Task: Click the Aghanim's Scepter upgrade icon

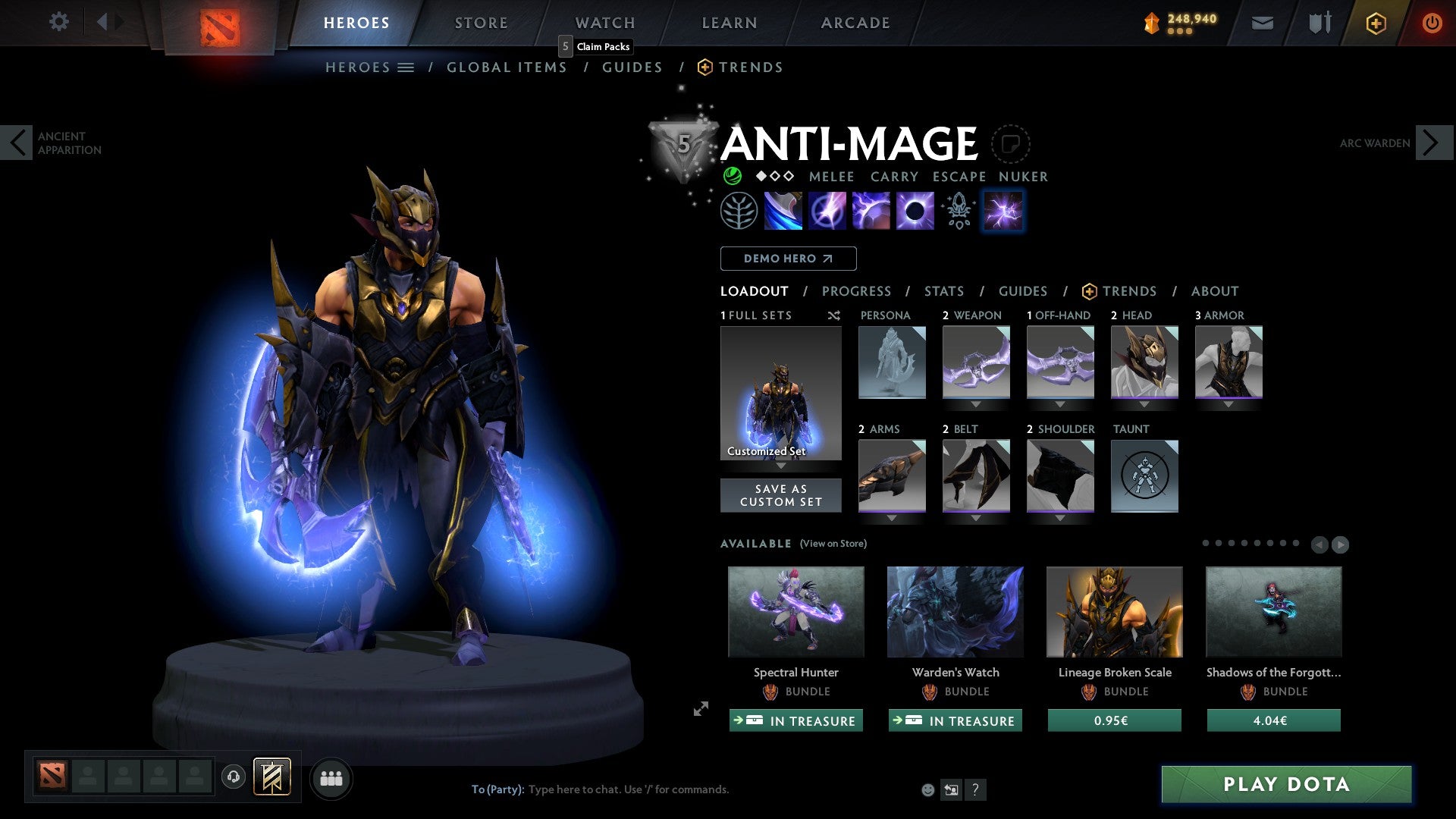Action: [959, 210]
